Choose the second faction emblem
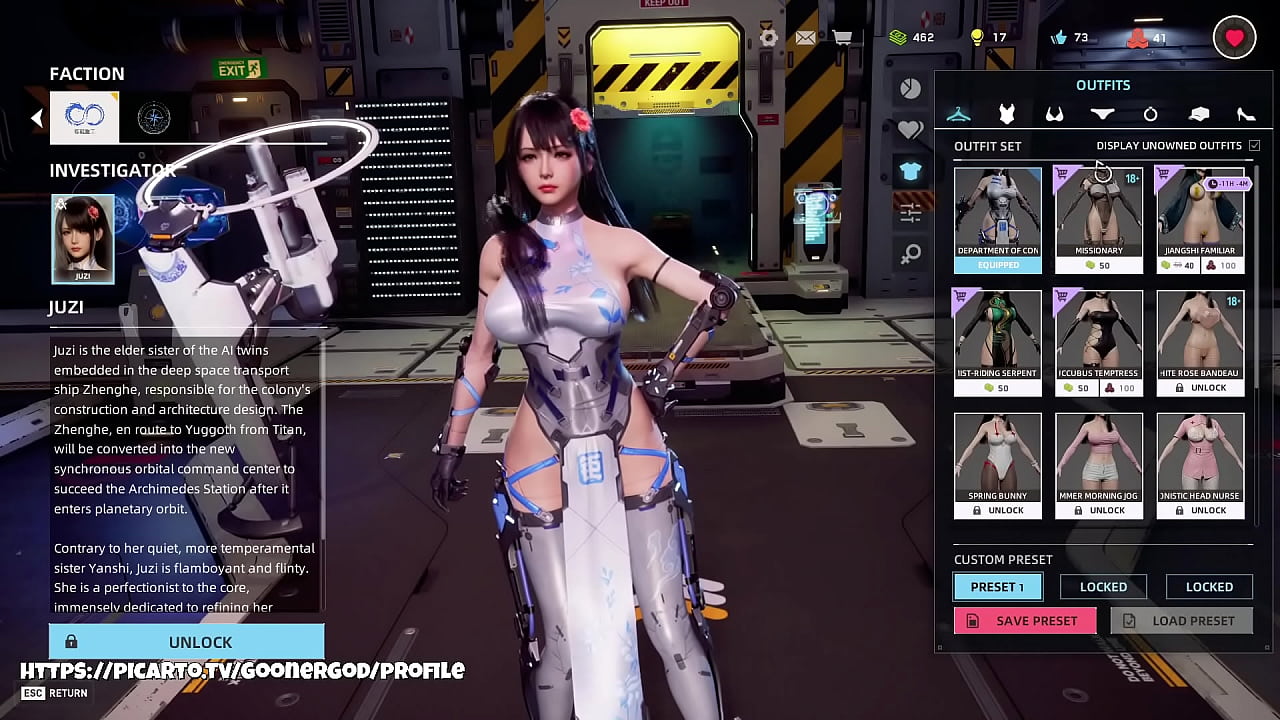This screenshot has width=1280, height=720. (153, 118)
